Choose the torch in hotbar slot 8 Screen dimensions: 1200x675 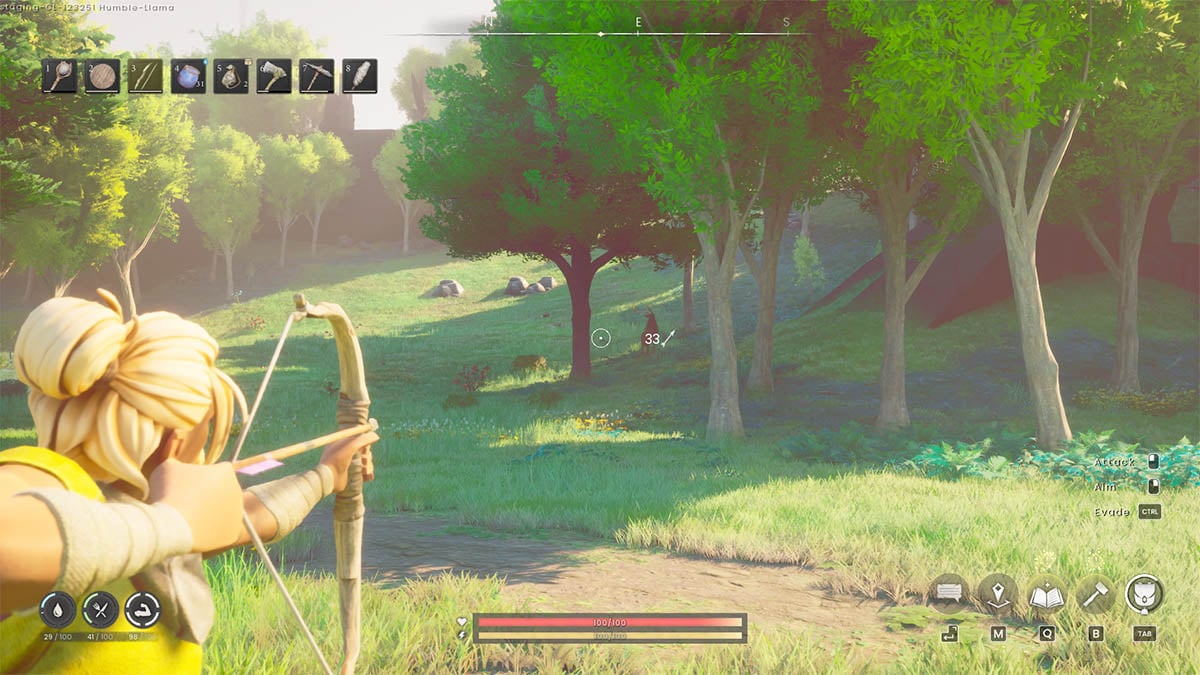coord(360,77)
